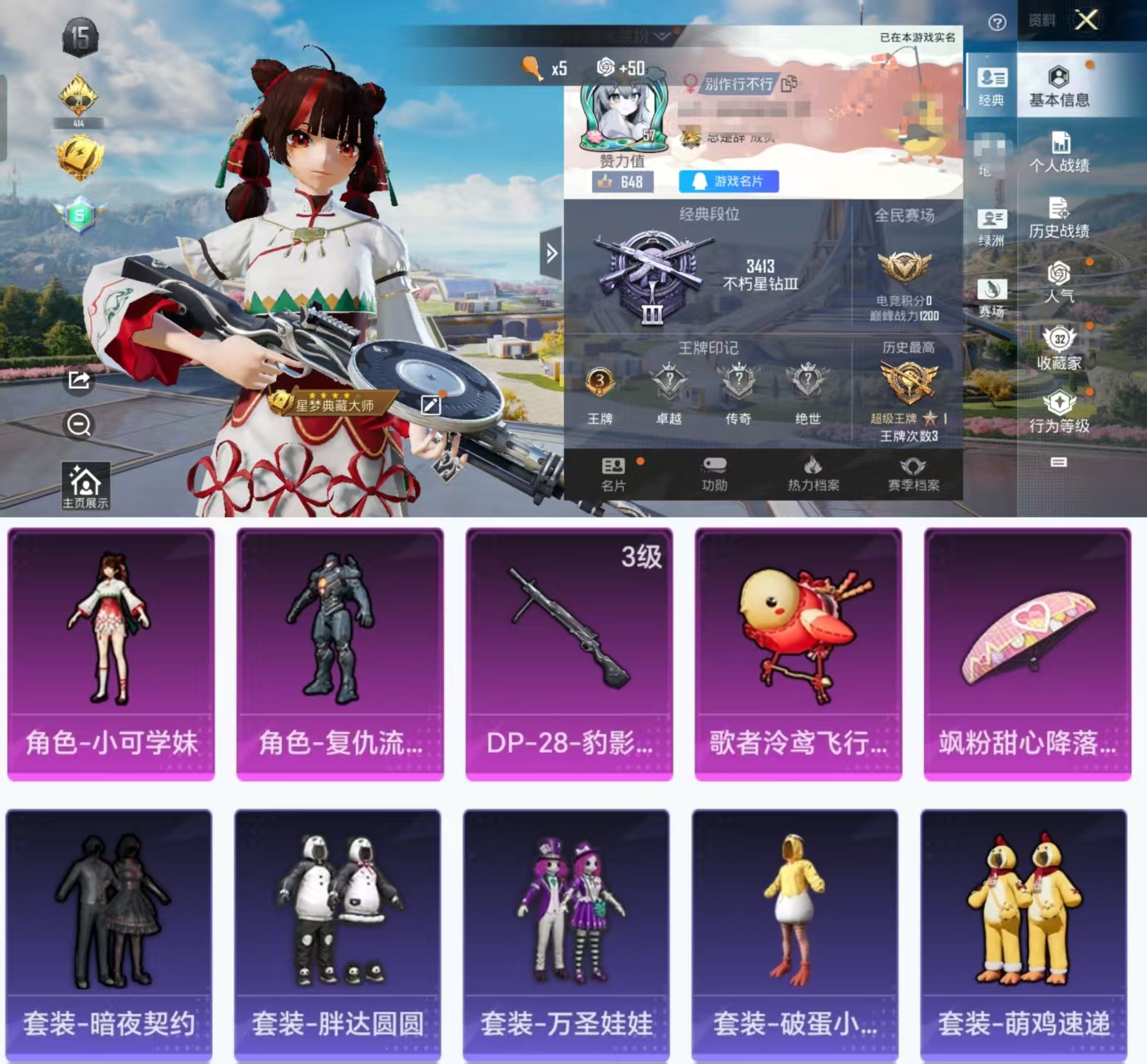This screenshot has width=1147, height=1064.
Task: Click the right-arrow chevron beside the profile card
Action: tap(551, 254)
